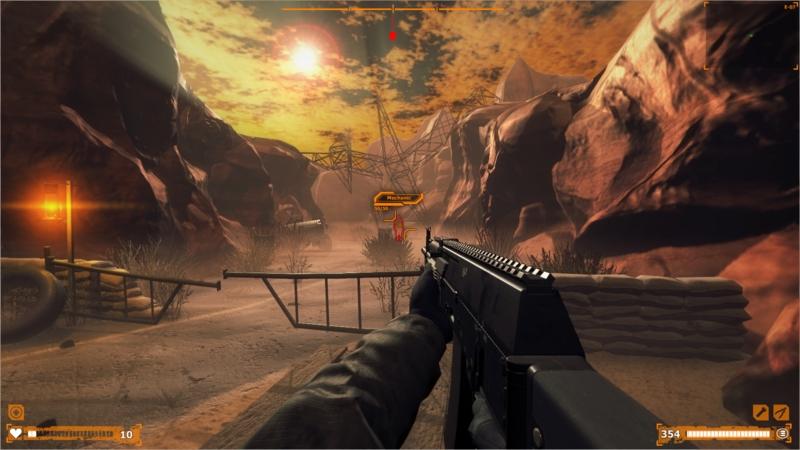Click the target icon above the health bar
Image resolution: width=800 pixels, height=450 pixels.
click(15, 411)
